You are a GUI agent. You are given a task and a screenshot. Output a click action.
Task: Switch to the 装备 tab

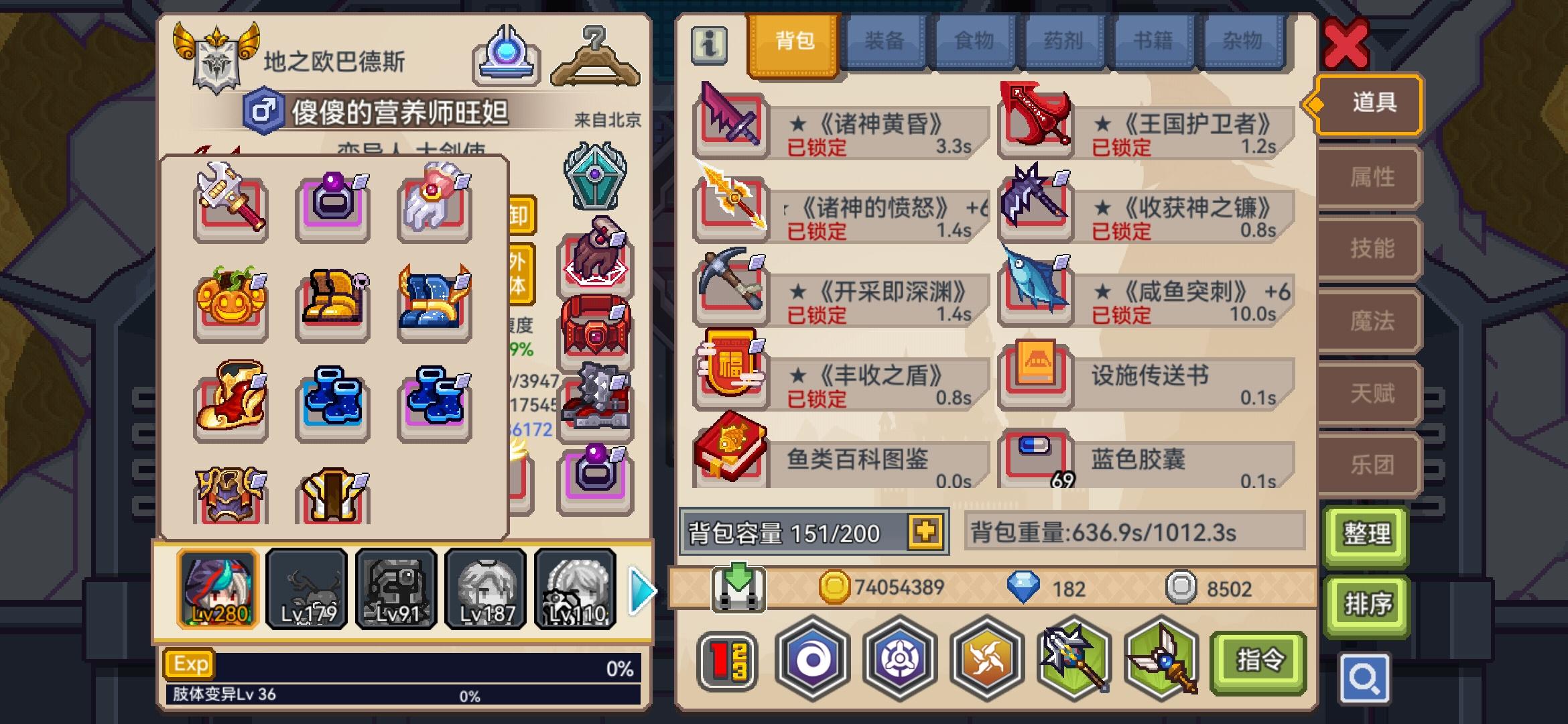[x=883, y=42]
